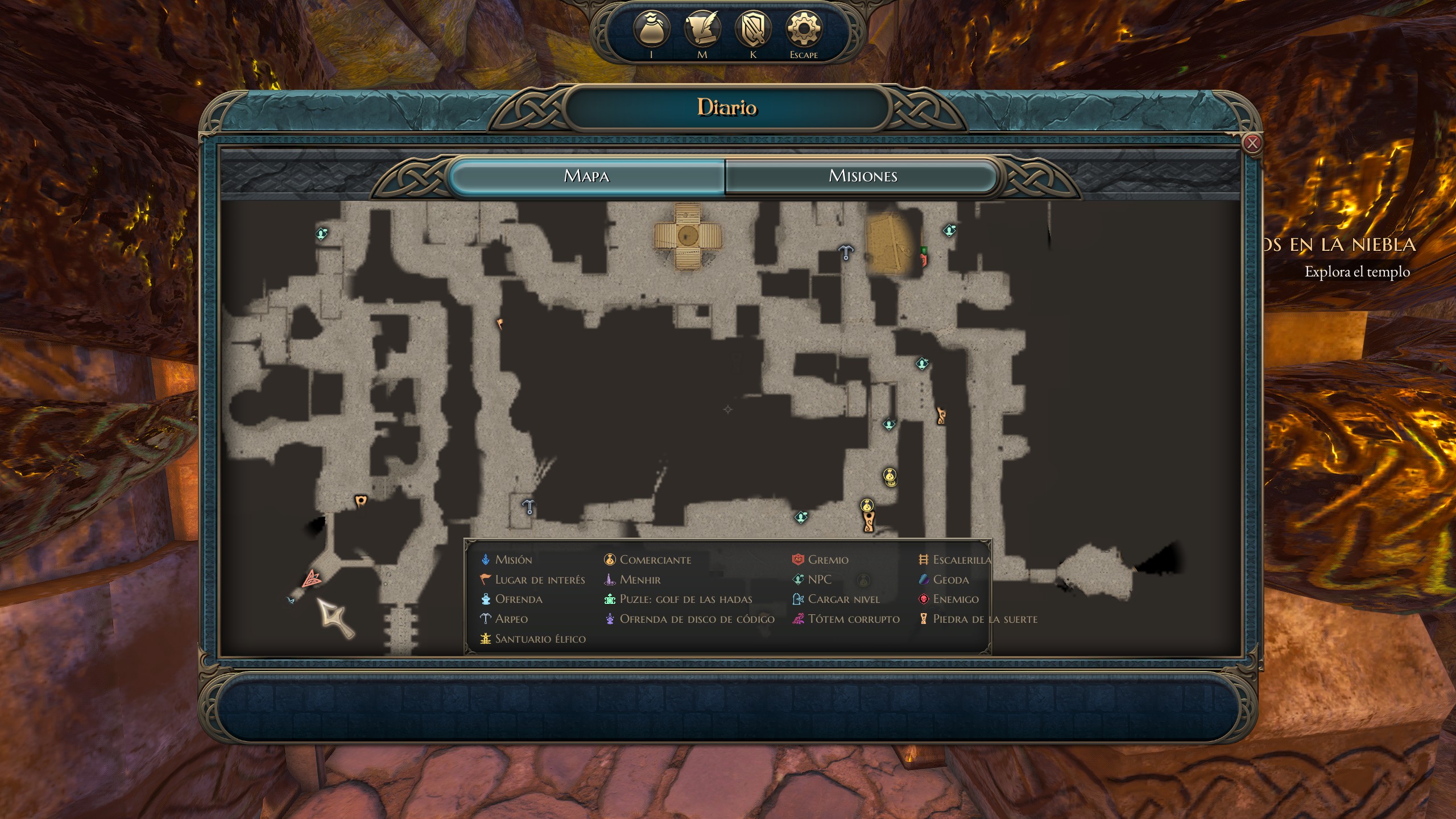This screenshot has height=819, width=1456.
Task: Switch to the Misiones tab
Action: (x=862, y=176)
